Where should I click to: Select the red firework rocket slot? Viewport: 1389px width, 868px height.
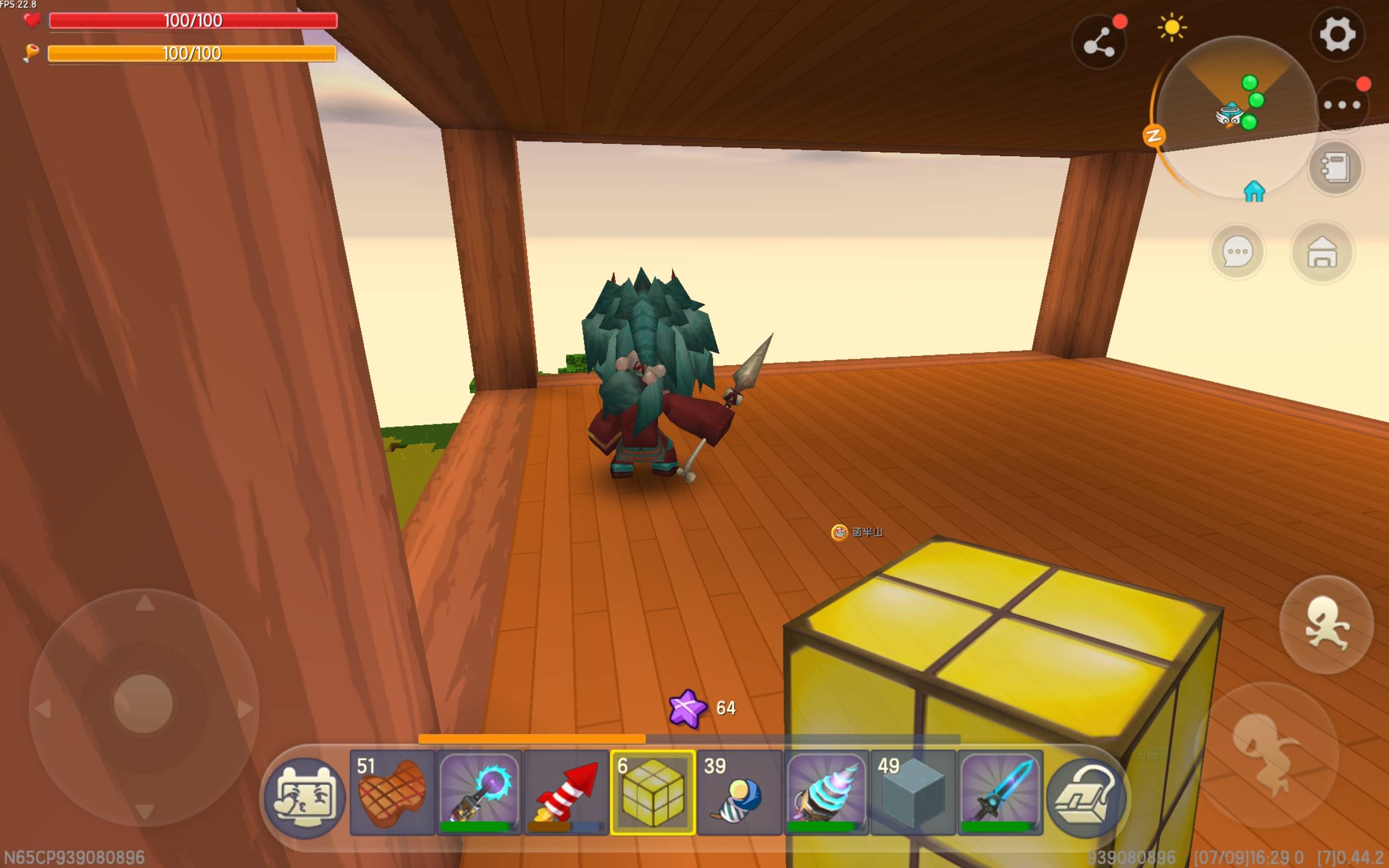tap(566, 792)
